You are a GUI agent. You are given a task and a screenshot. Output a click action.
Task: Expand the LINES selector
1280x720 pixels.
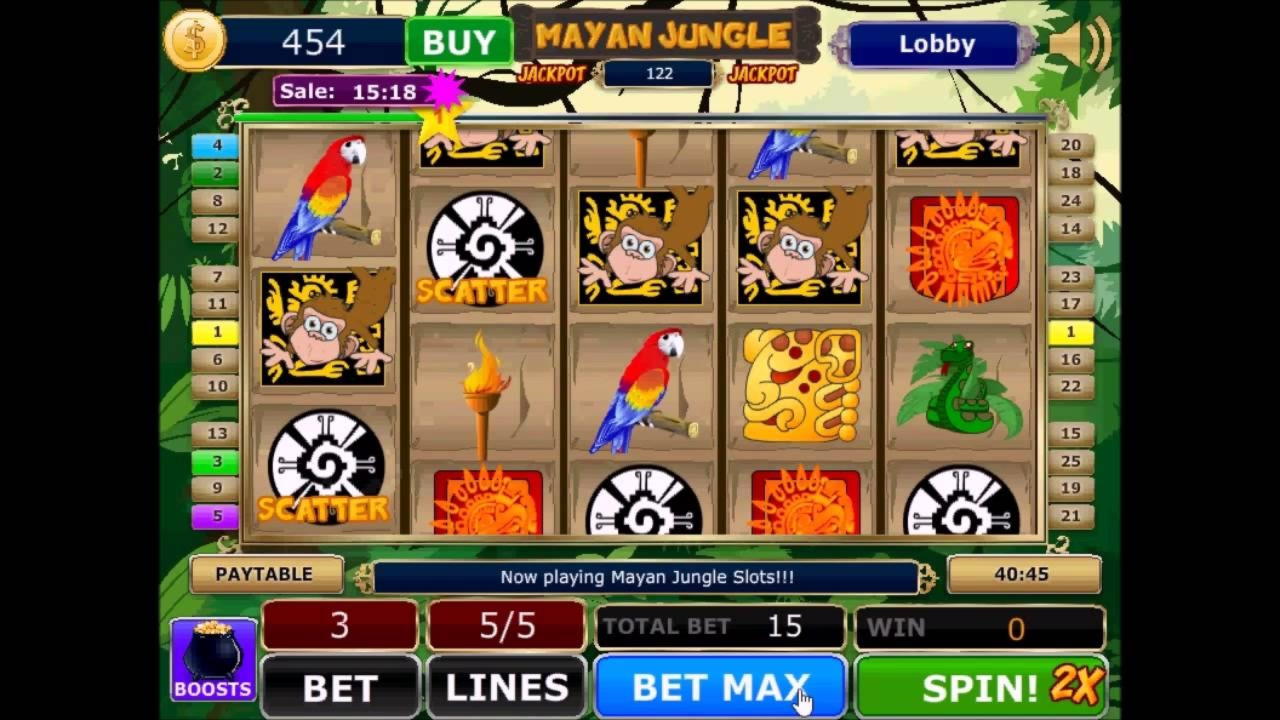(x=505, y=687)
